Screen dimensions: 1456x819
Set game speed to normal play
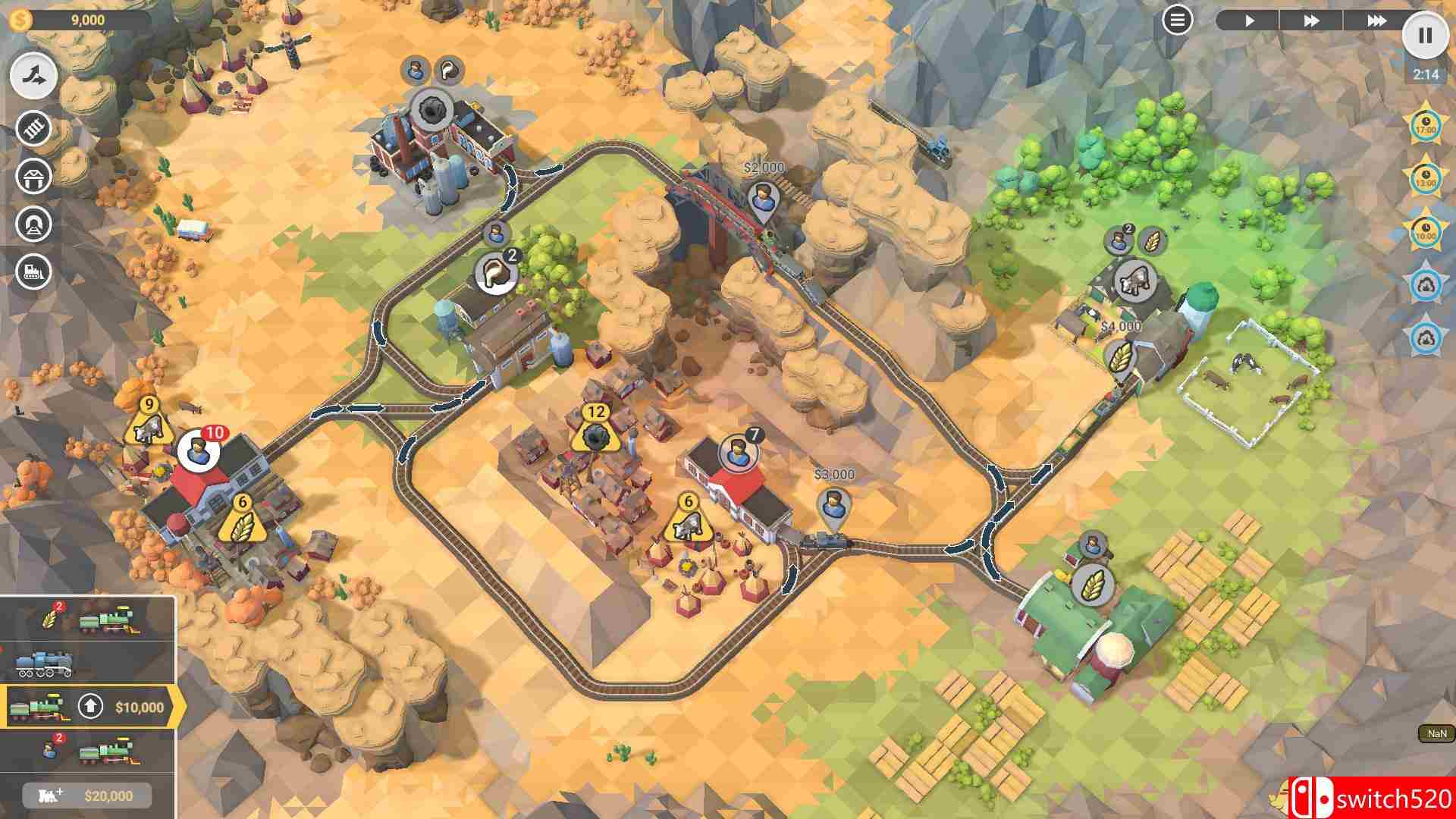1249,20
